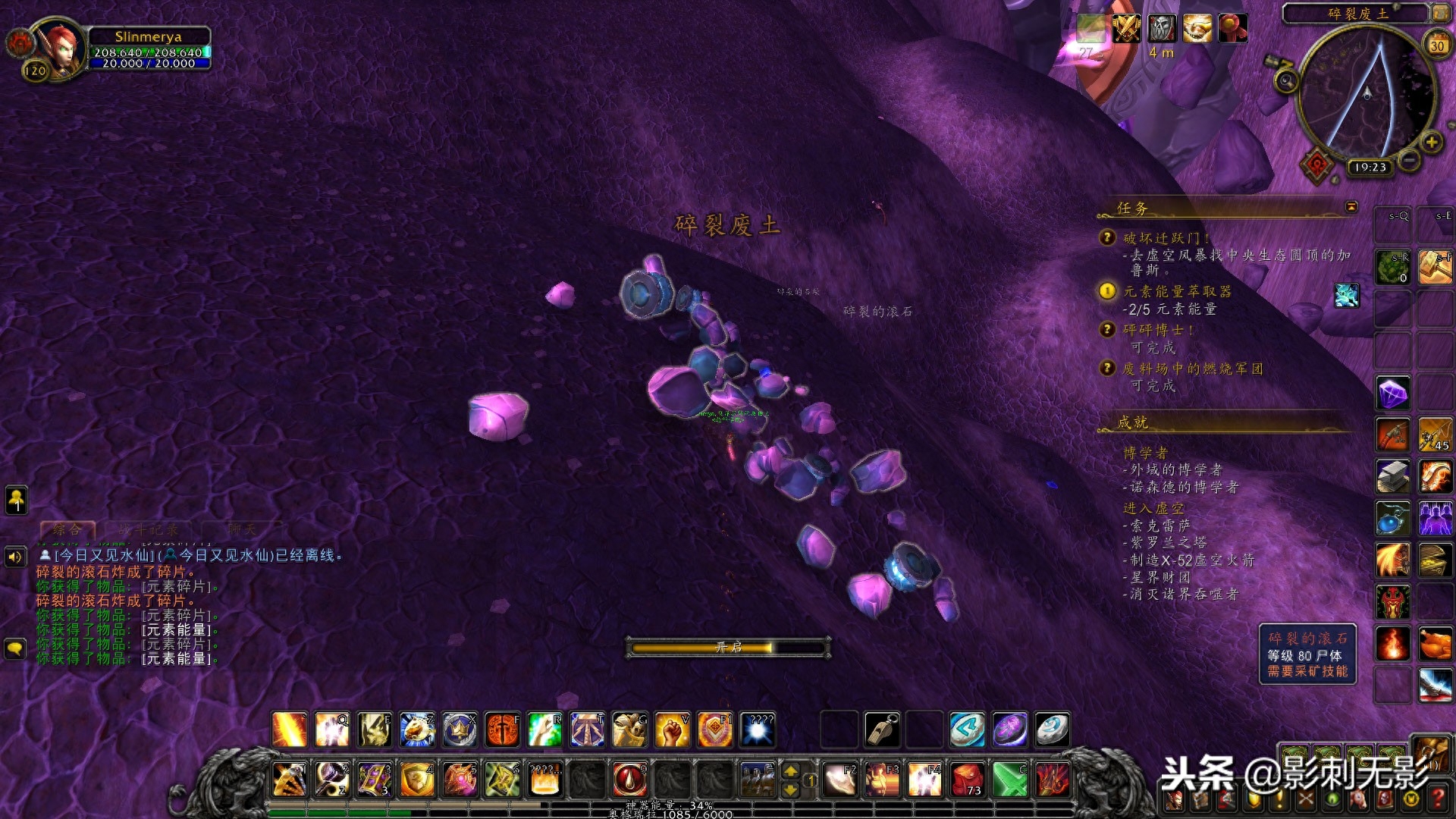Click the purple gem item slot
This screenshot has width=1456, height=819.
(1393, 393)
